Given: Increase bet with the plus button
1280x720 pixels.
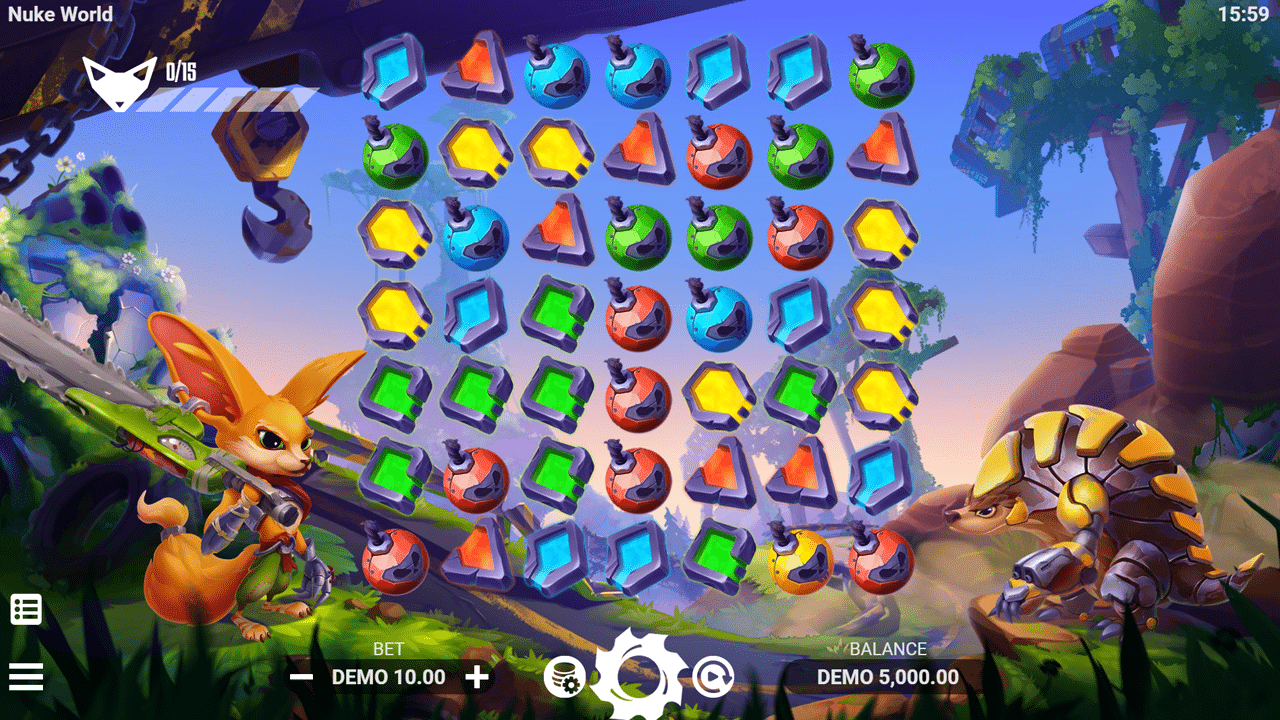Looking at the screenshot, I should (479, 676).
